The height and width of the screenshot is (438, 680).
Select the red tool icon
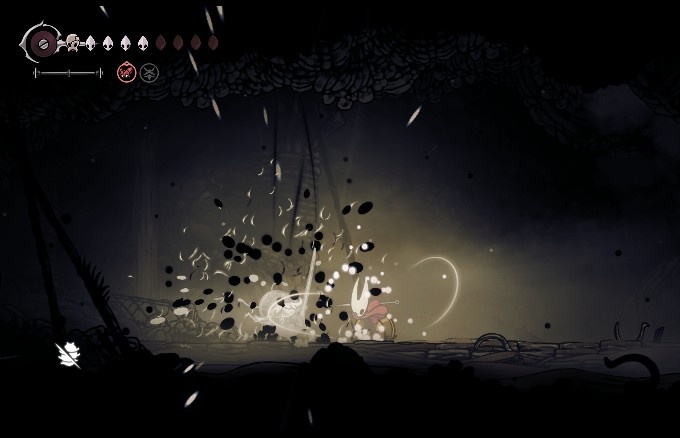coord(127,71)
